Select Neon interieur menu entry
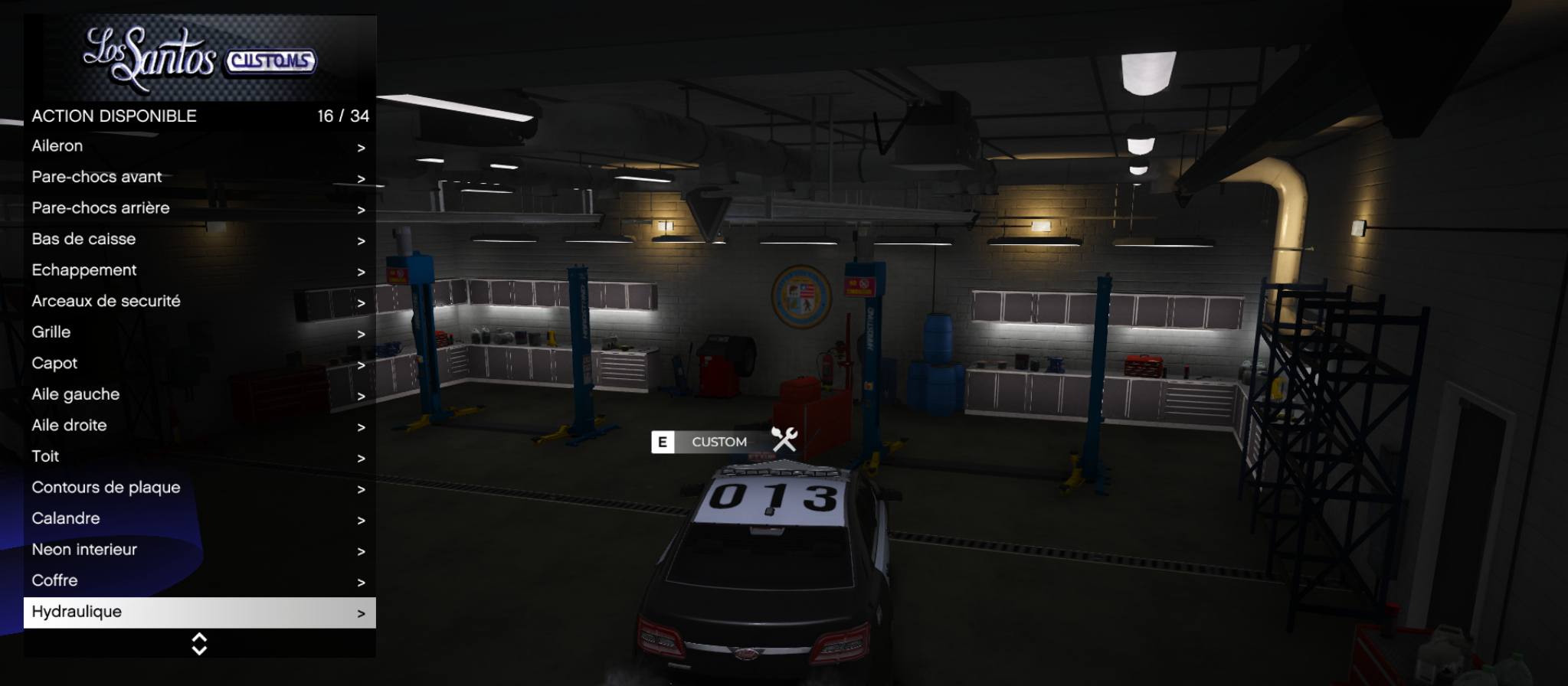Viewport: 1568px width, 686px height. point(199,550)
